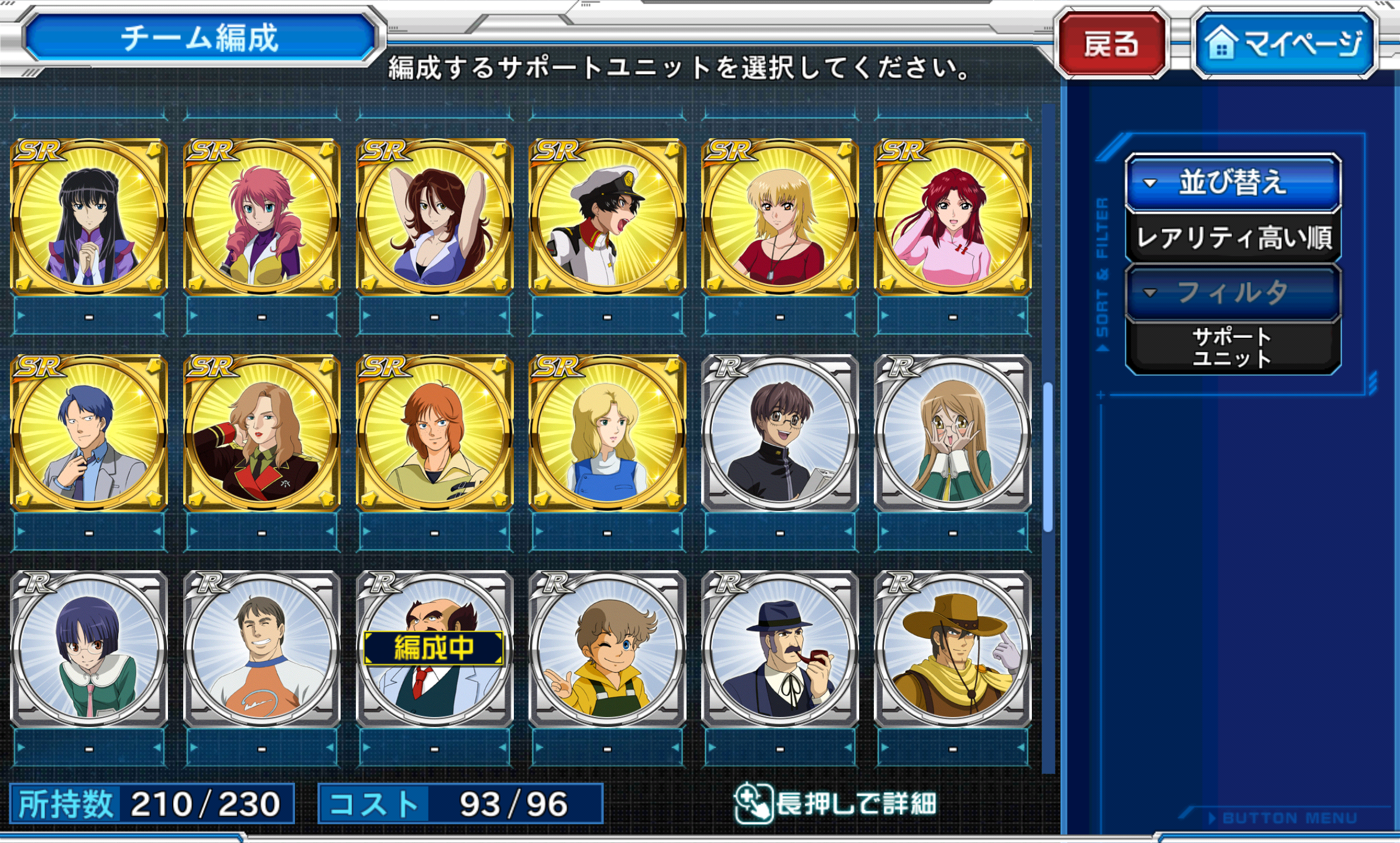Pick the SR orange-haired man support unit

(434, 433)
